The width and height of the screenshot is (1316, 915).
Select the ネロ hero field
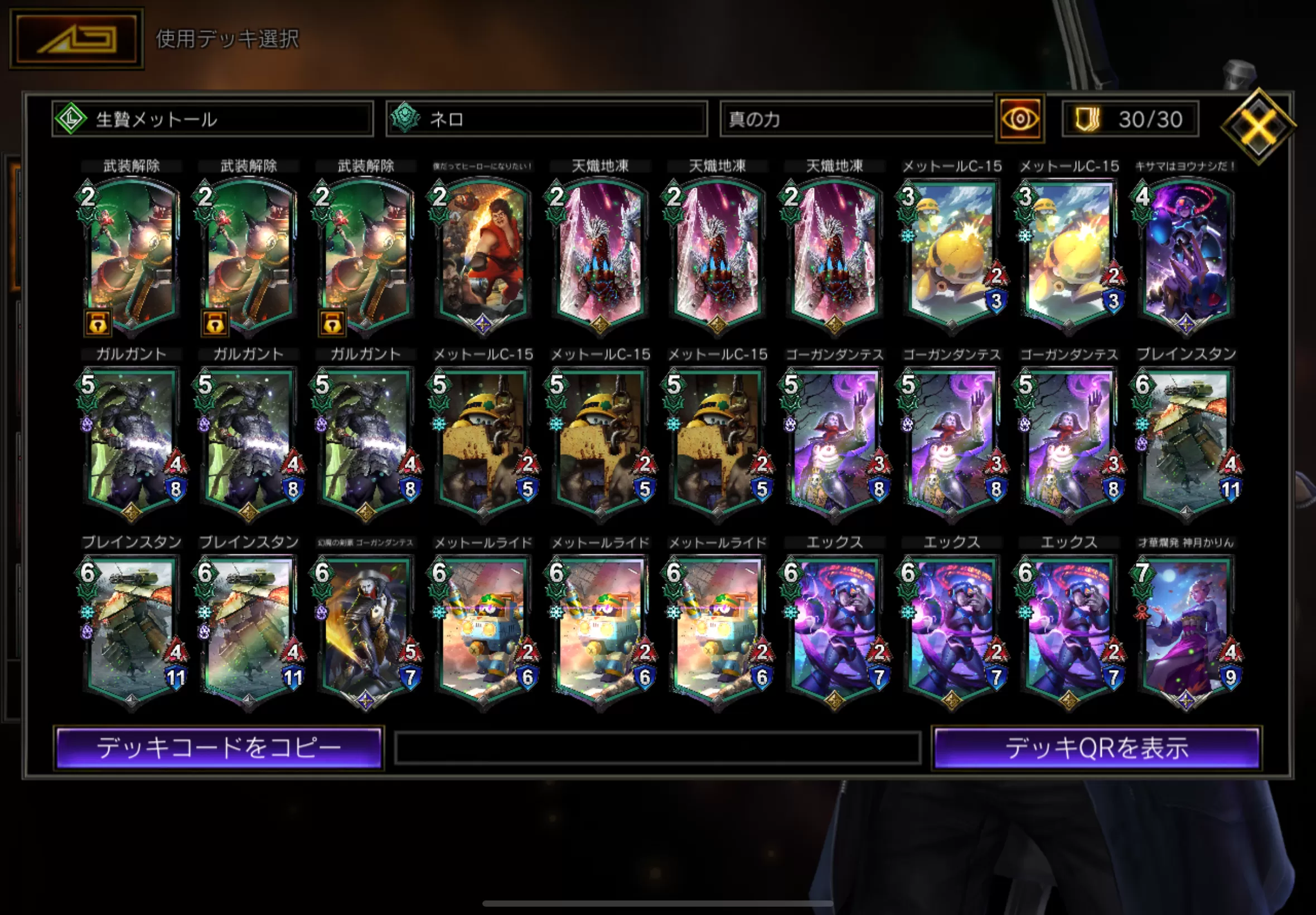[x=546, y=119]
